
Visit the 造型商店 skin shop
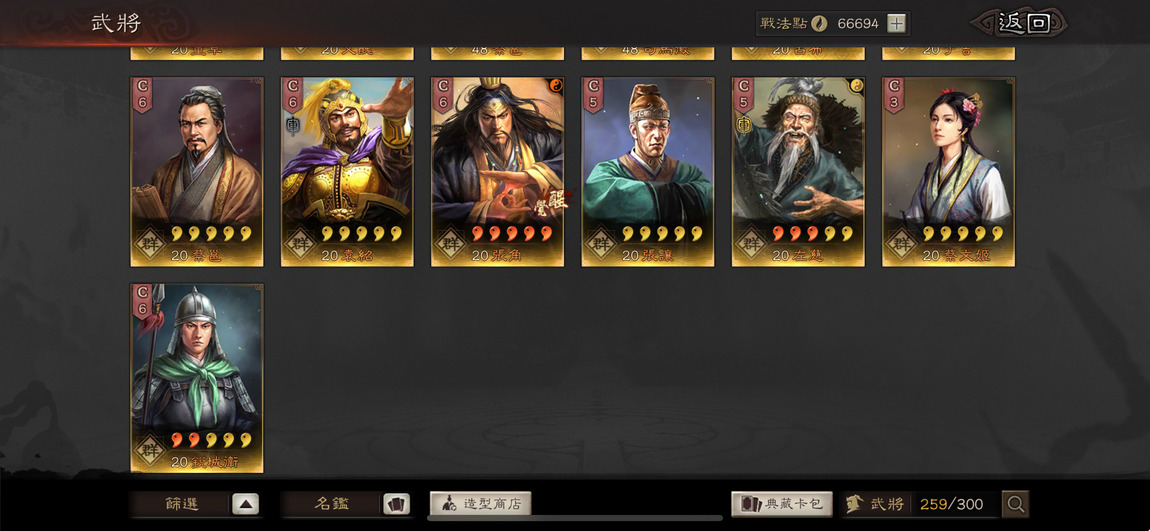coord(481,504)
